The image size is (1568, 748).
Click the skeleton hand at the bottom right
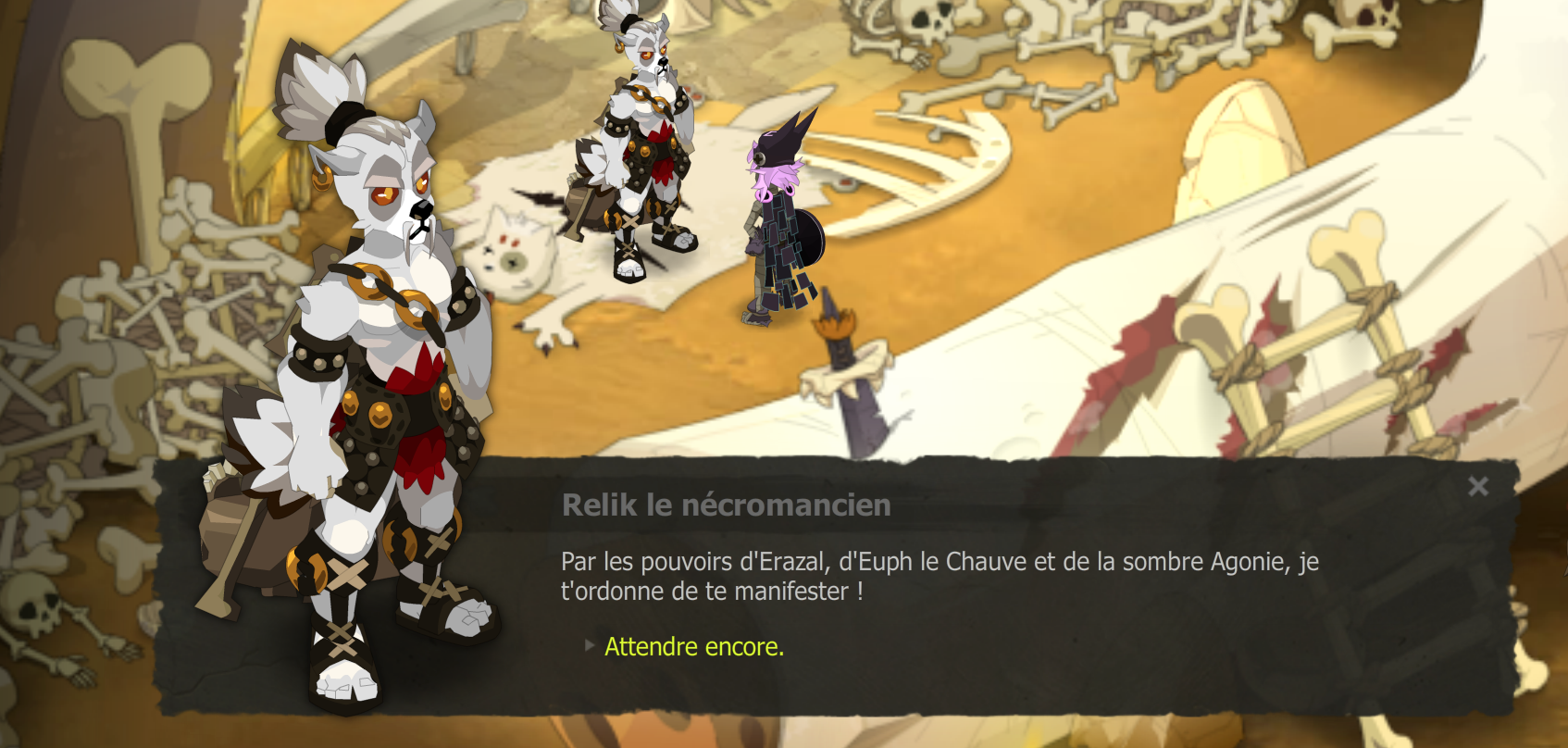pyautogui.click(x=1377, y=731)
